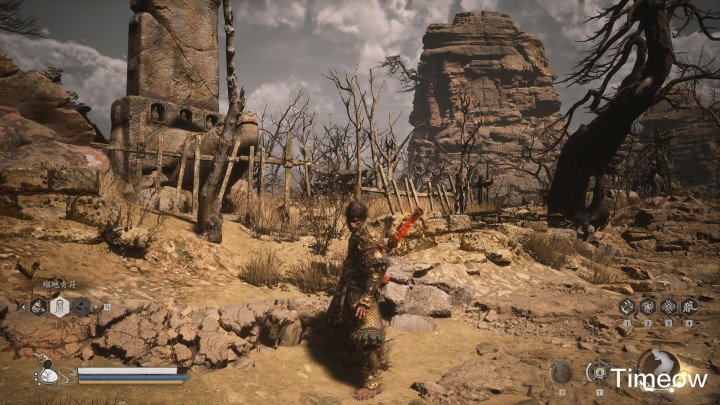This screenshot has height=405, width=720.
Task: Activate the swirling spiral spell in slot 2
Action: coord(648,307)
